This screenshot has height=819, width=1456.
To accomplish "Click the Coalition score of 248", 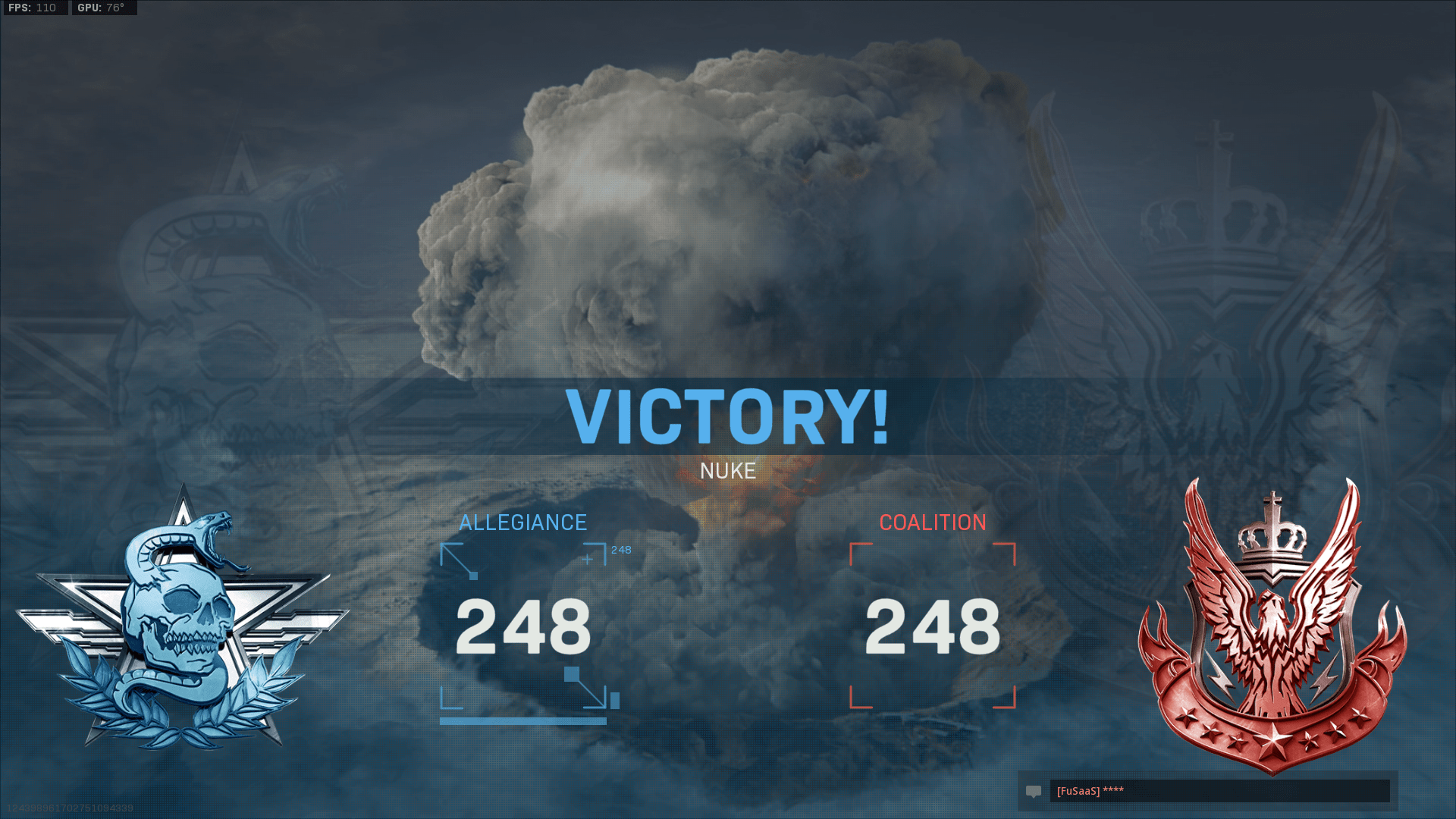I will click(933, 624).
